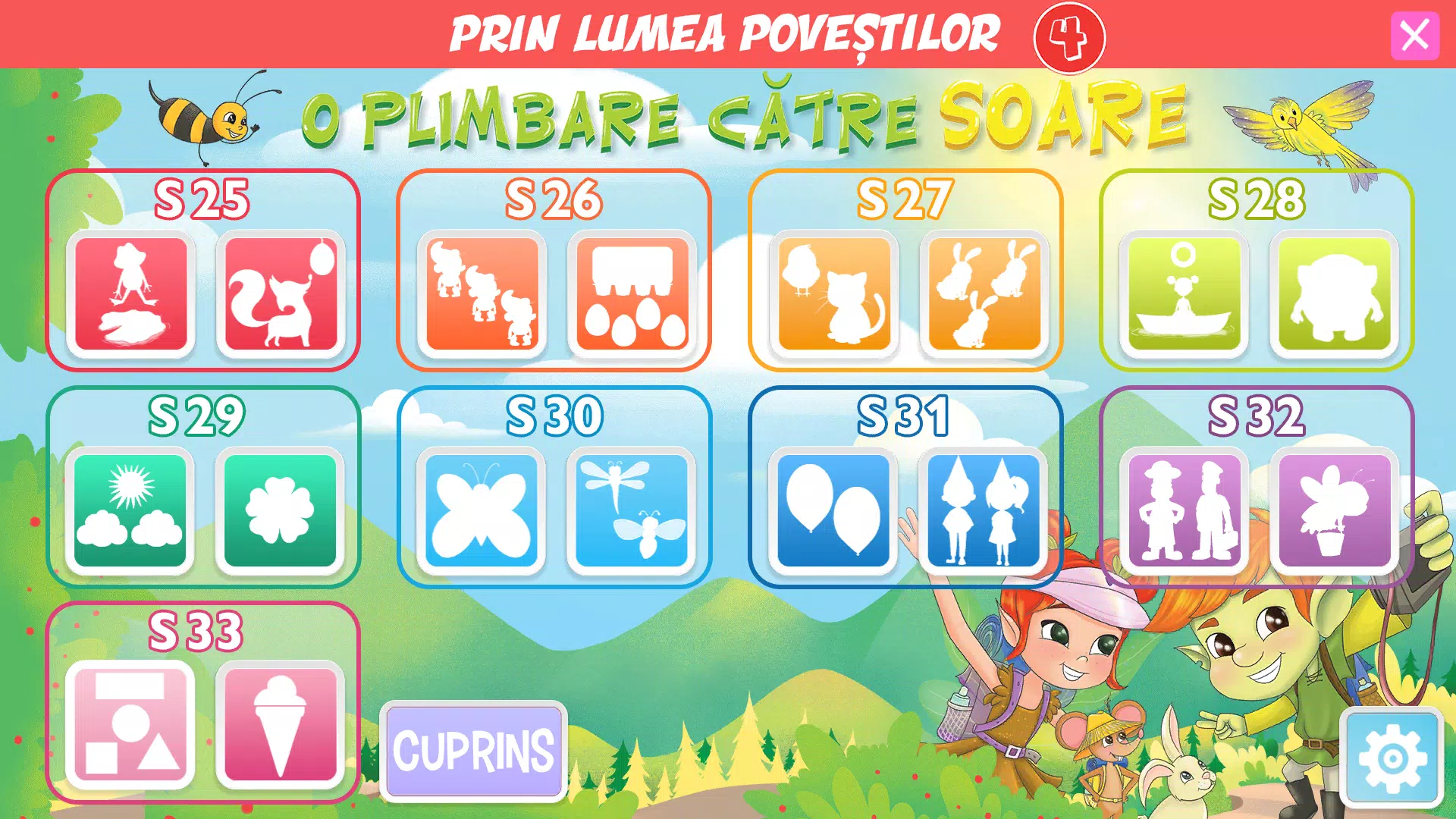Image resolution: width=1456 pixels, height=819 pixels.
Task: Select the sun and clouds activity in S29
Action: pos(129,510)
